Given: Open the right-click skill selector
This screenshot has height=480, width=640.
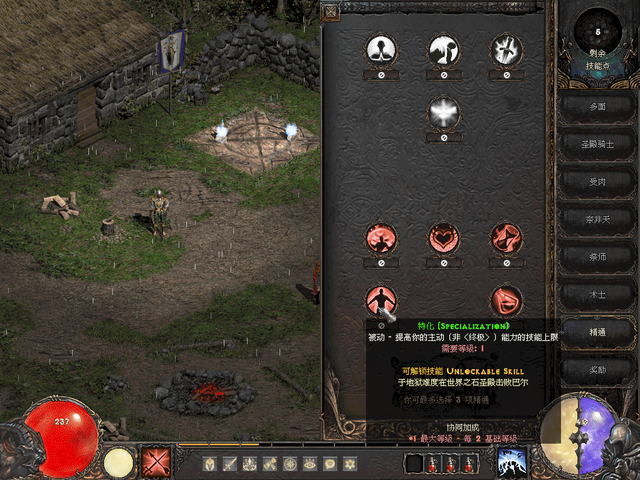Looking at the screenshot, I should 512,462.
